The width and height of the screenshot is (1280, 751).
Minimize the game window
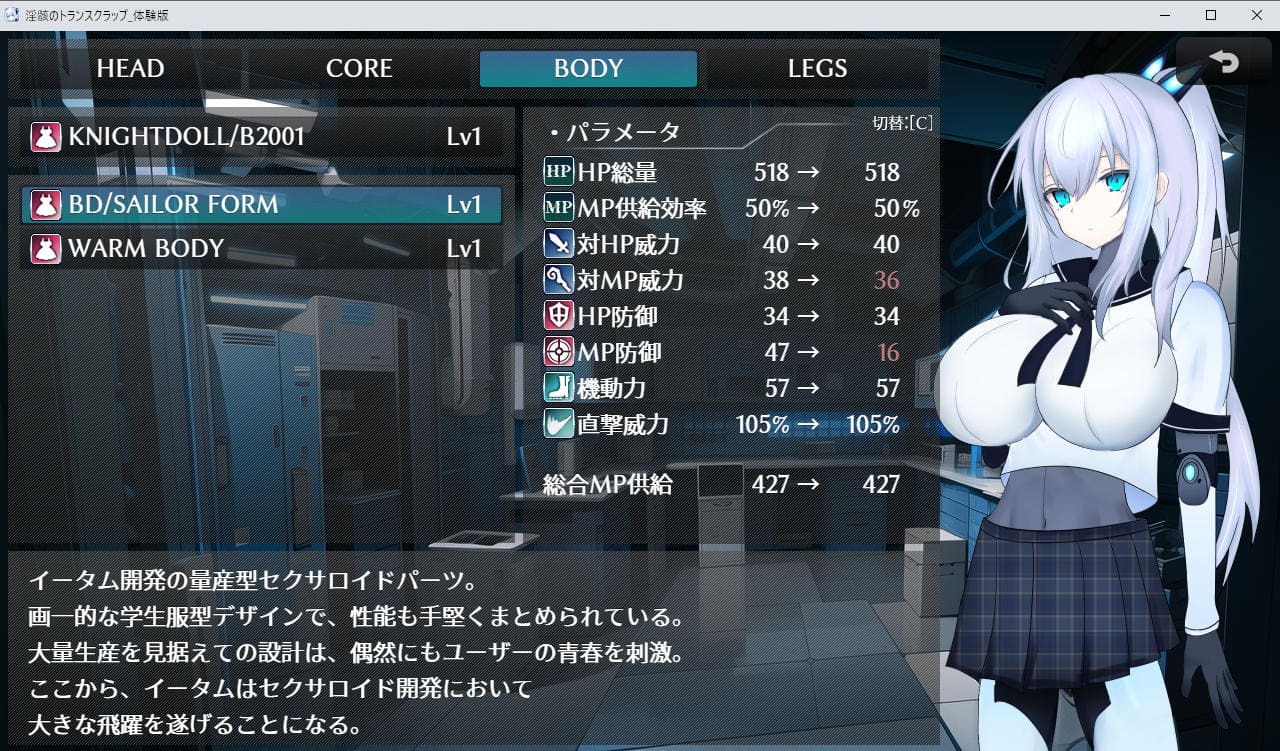click(1165, 15)
